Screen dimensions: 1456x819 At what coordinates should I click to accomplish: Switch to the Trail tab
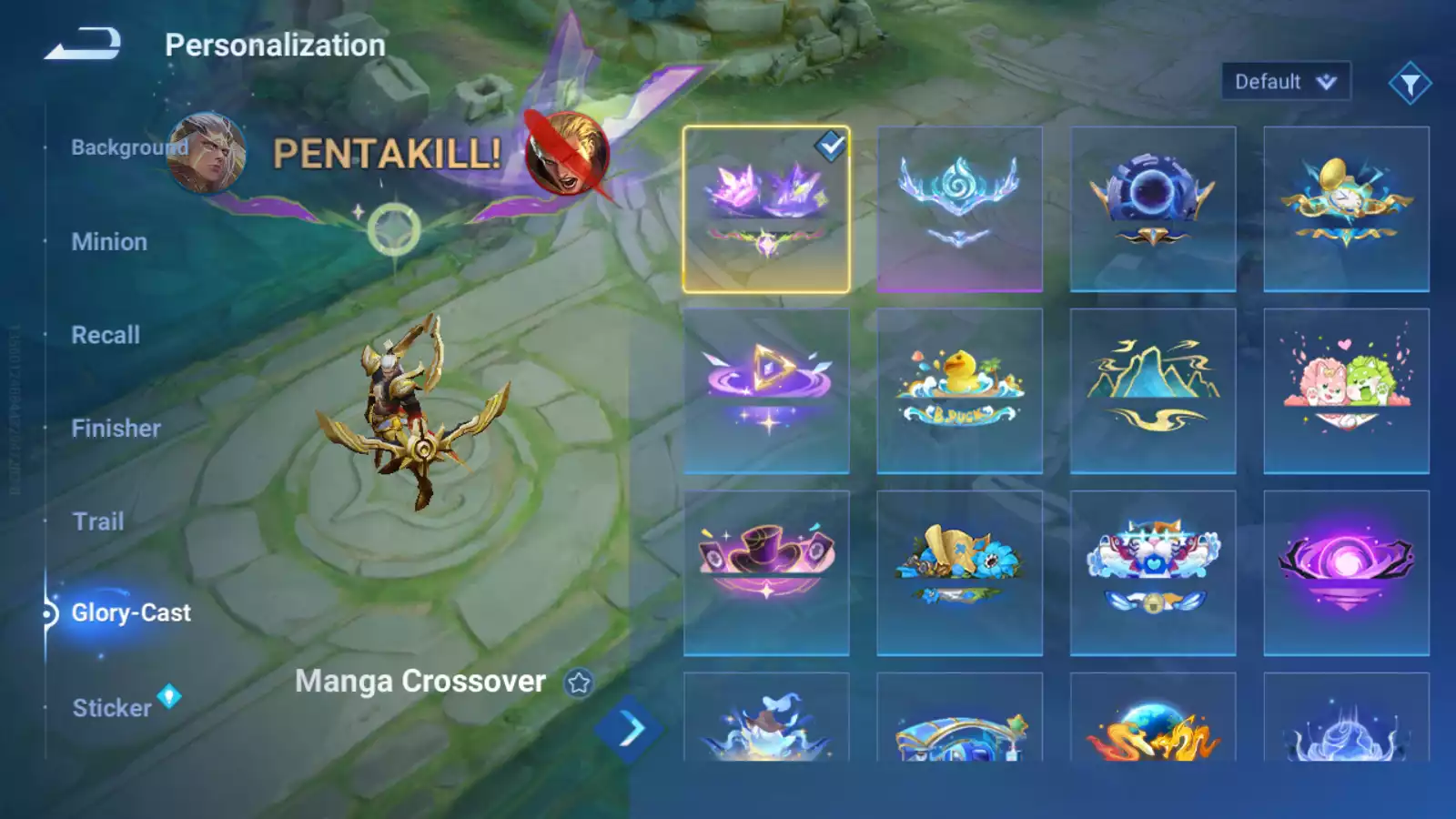pos(98,521)
